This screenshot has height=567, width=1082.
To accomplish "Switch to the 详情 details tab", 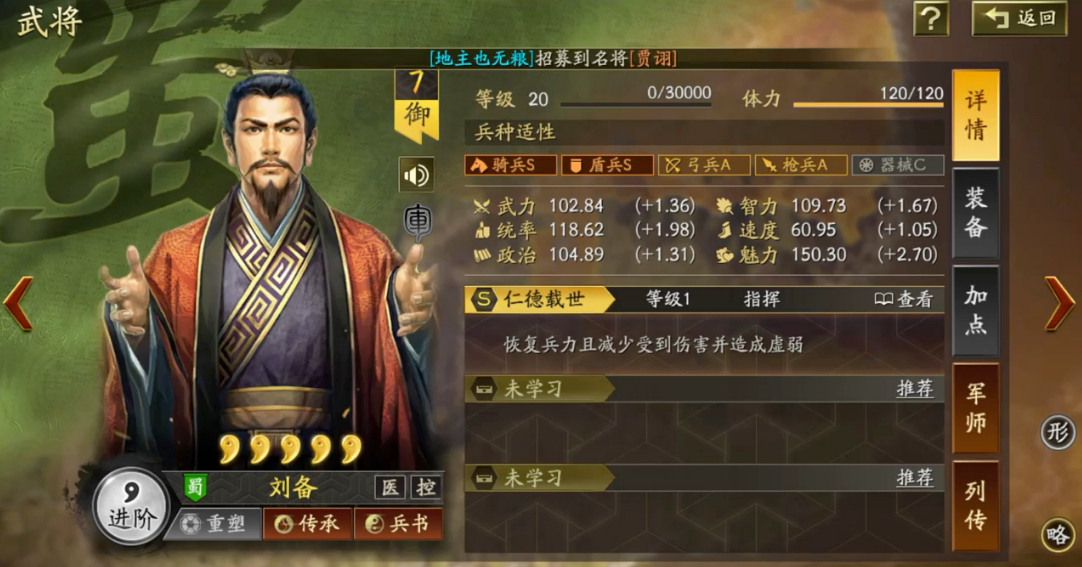I will [x=975, y=116].
